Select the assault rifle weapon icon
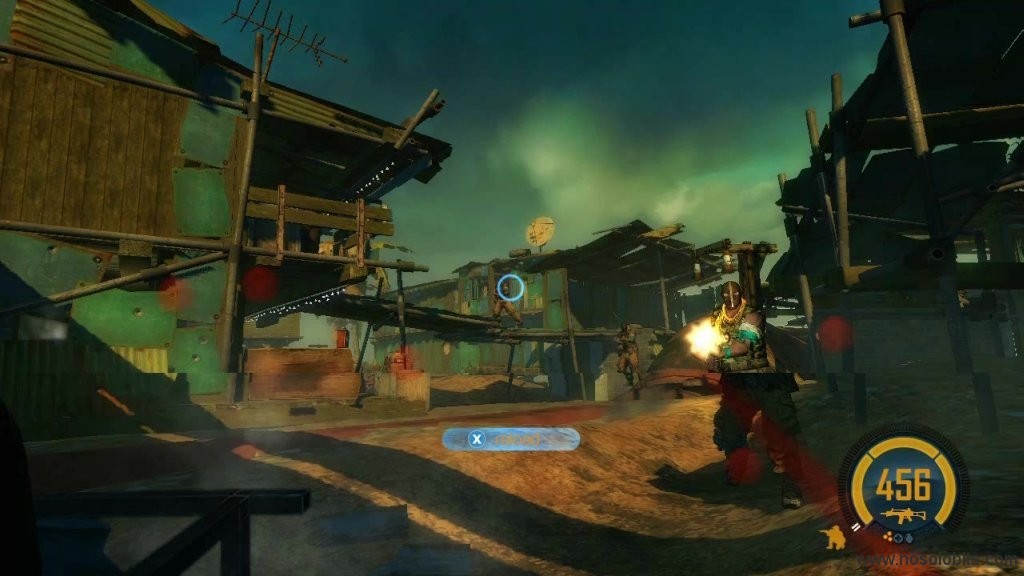1024x576 pixels. tap(903, 516)
